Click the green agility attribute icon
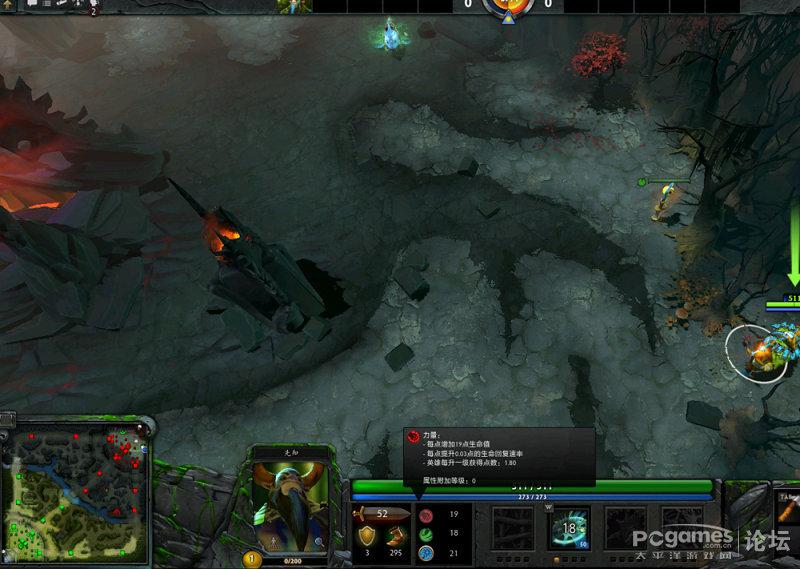800x569 pixels. tap(425, 533)
